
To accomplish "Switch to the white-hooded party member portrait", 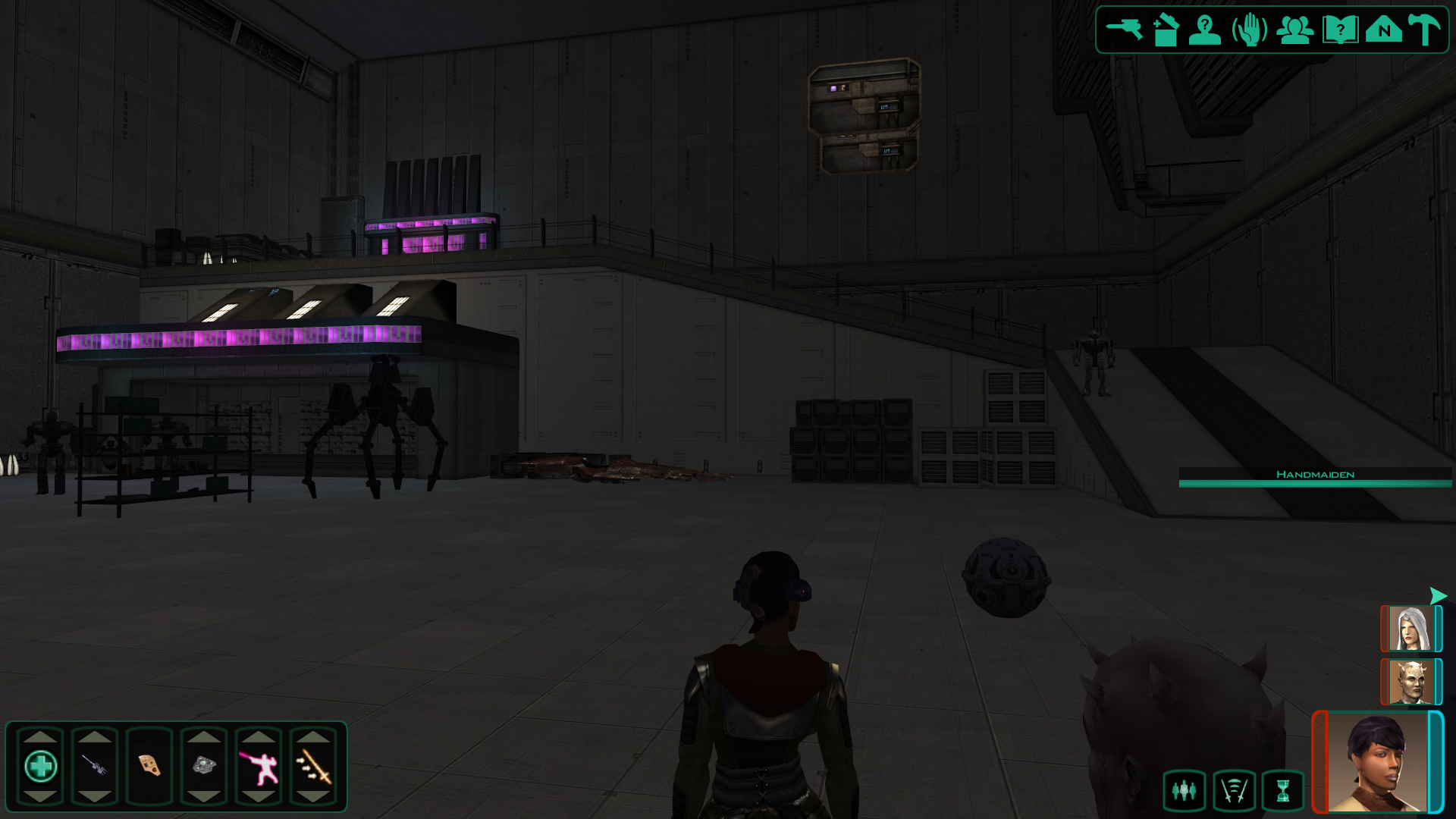I will coord(1410,629).
